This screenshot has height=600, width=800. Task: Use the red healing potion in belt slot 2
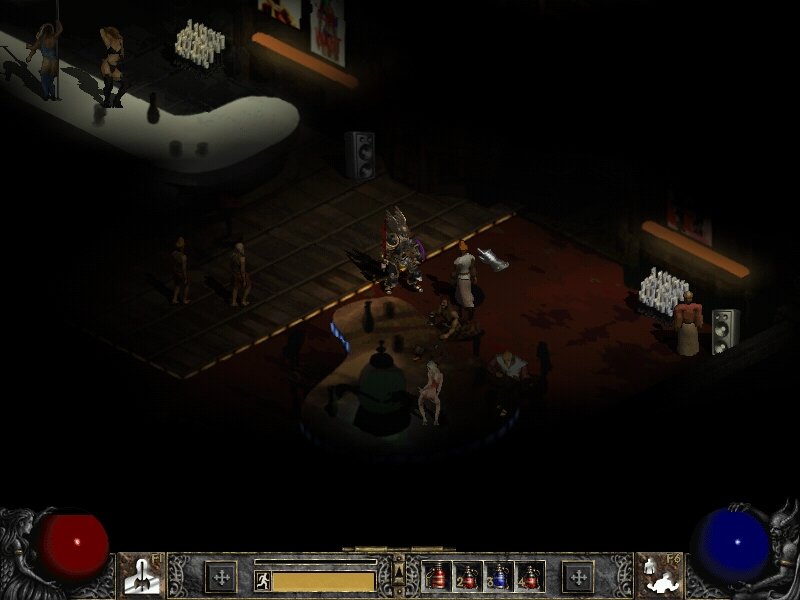468,576
